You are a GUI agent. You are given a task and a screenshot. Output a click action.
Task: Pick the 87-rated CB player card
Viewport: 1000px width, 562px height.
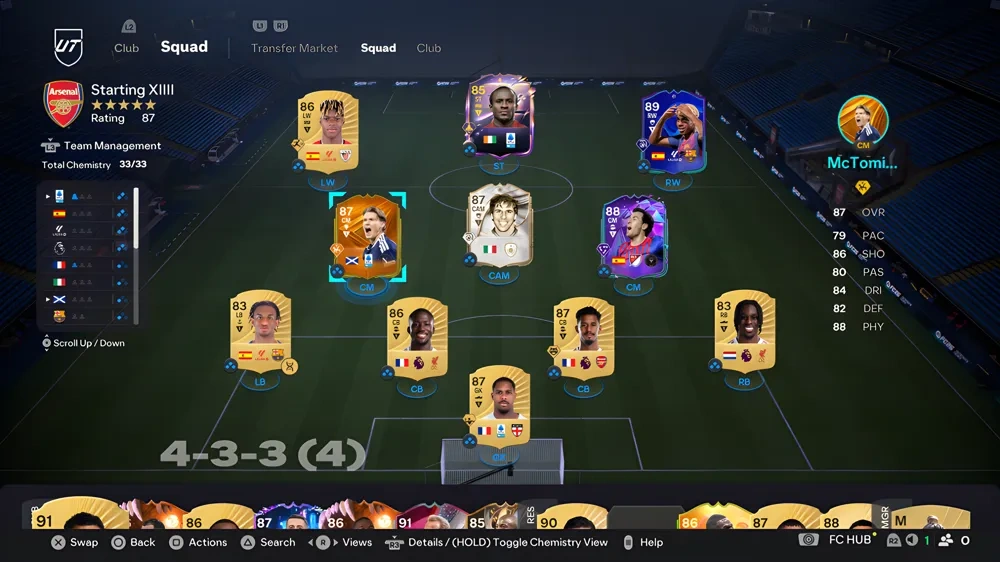583,338
